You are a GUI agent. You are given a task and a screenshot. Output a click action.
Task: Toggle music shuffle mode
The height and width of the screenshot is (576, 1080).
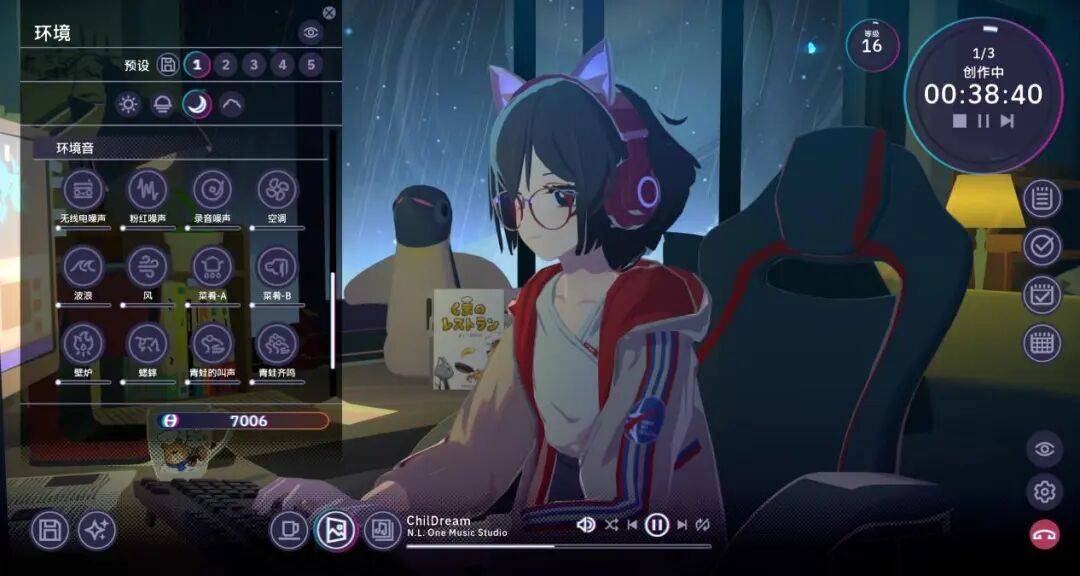pos(611,524)
